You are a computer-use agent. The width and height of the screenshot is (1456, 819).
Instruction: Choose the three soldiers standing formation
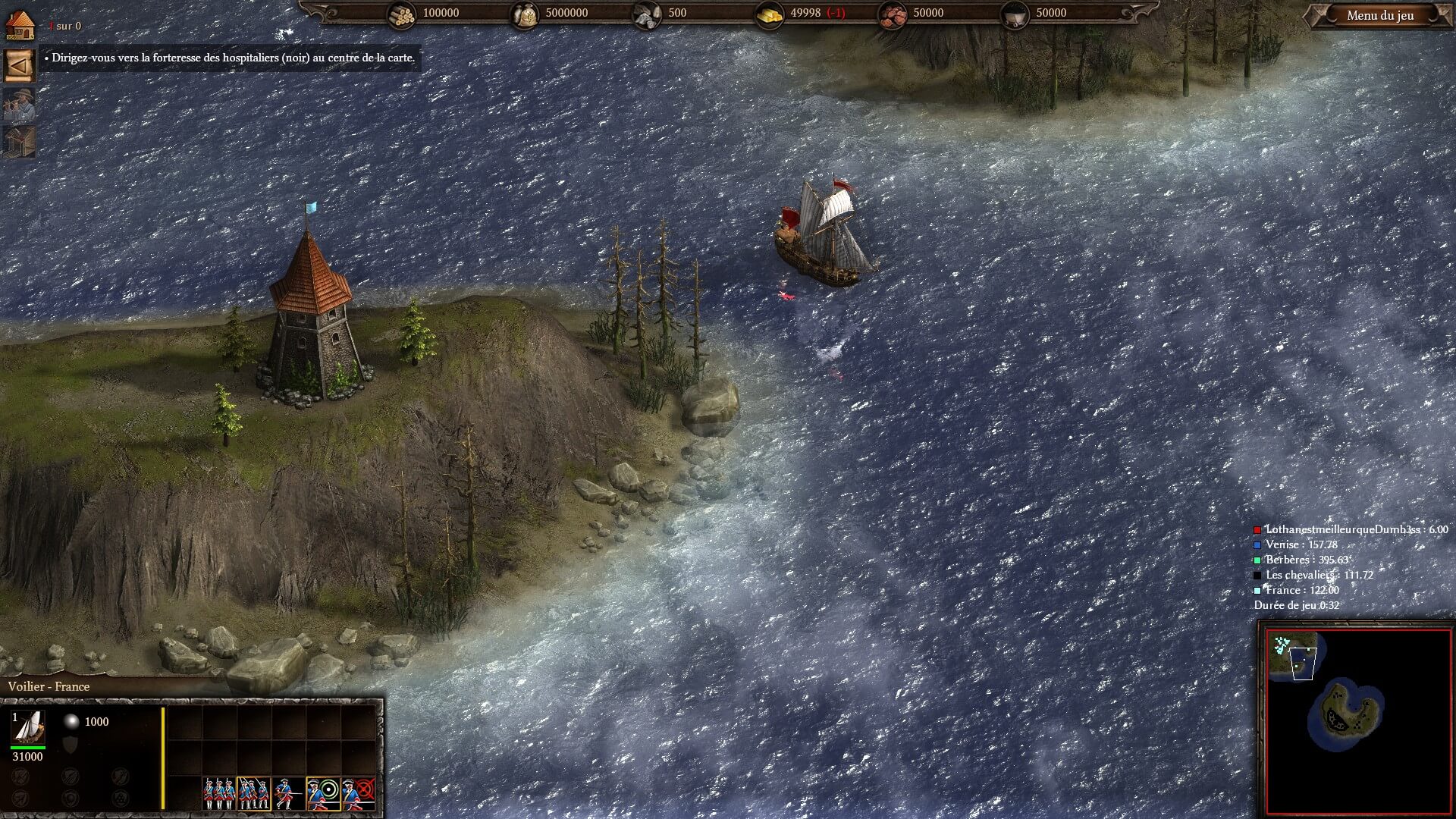click(x=218, y=794)
